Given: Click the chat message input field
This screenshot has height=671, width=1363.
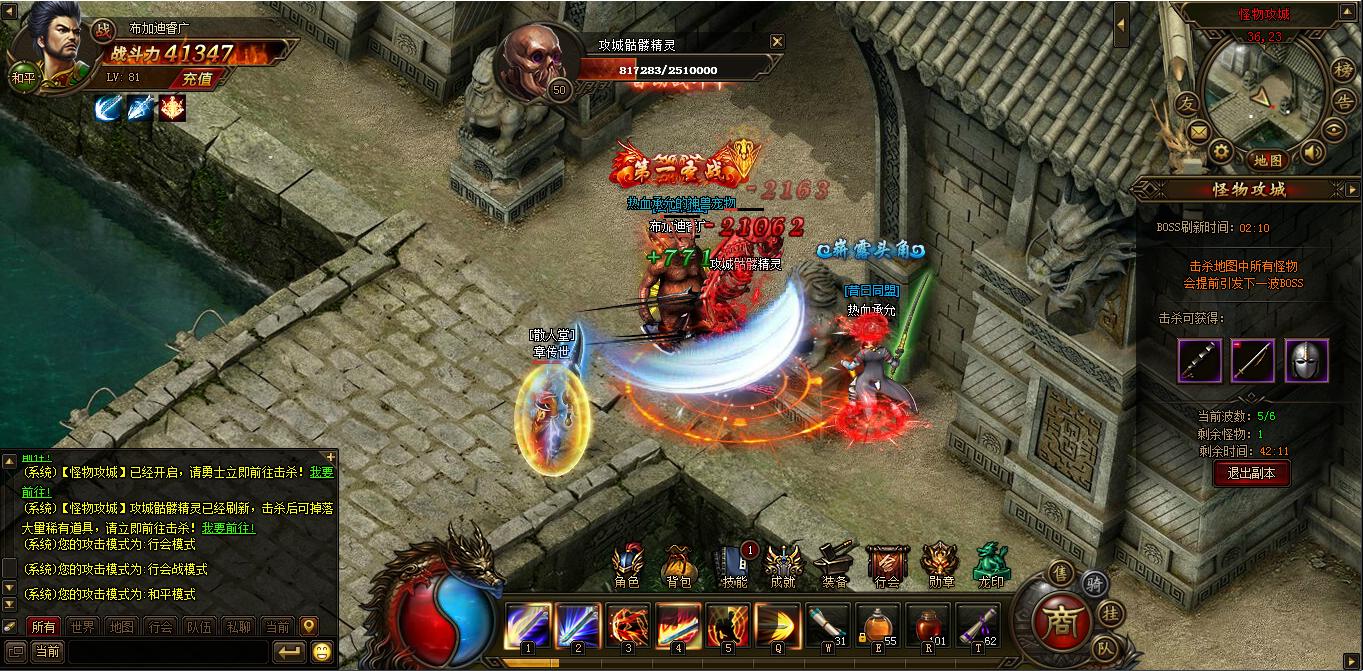Looking at the screenshot, I should (165, 652).
